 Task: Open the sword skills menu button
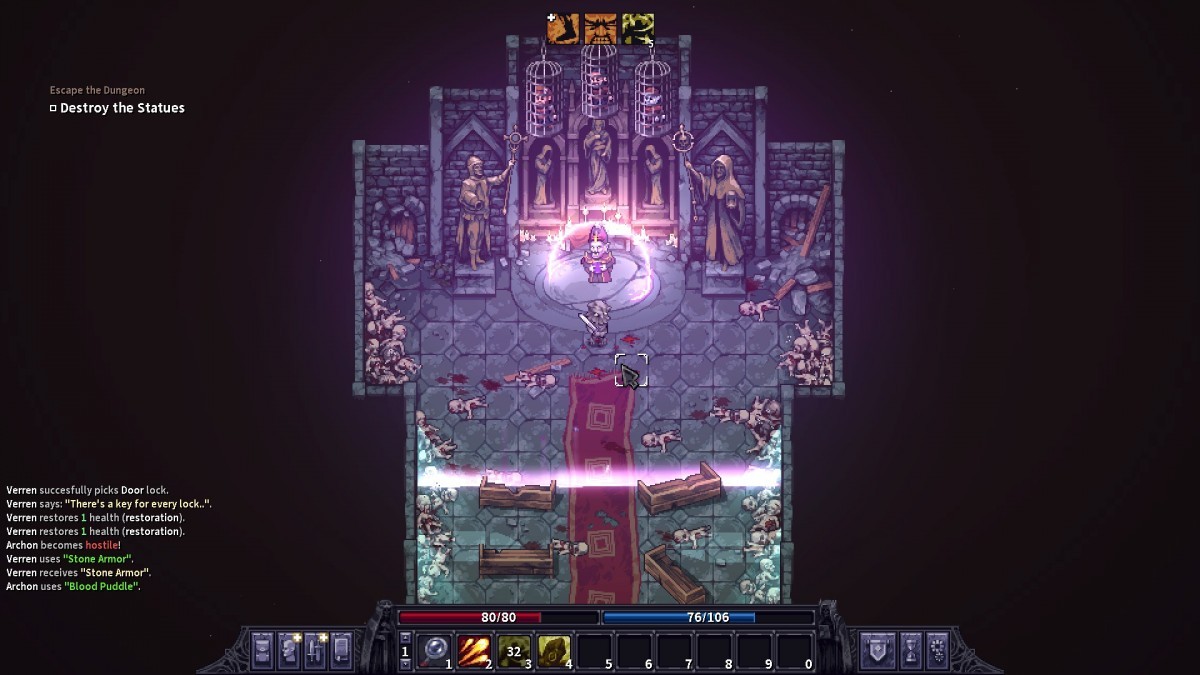tap(316, 650)
